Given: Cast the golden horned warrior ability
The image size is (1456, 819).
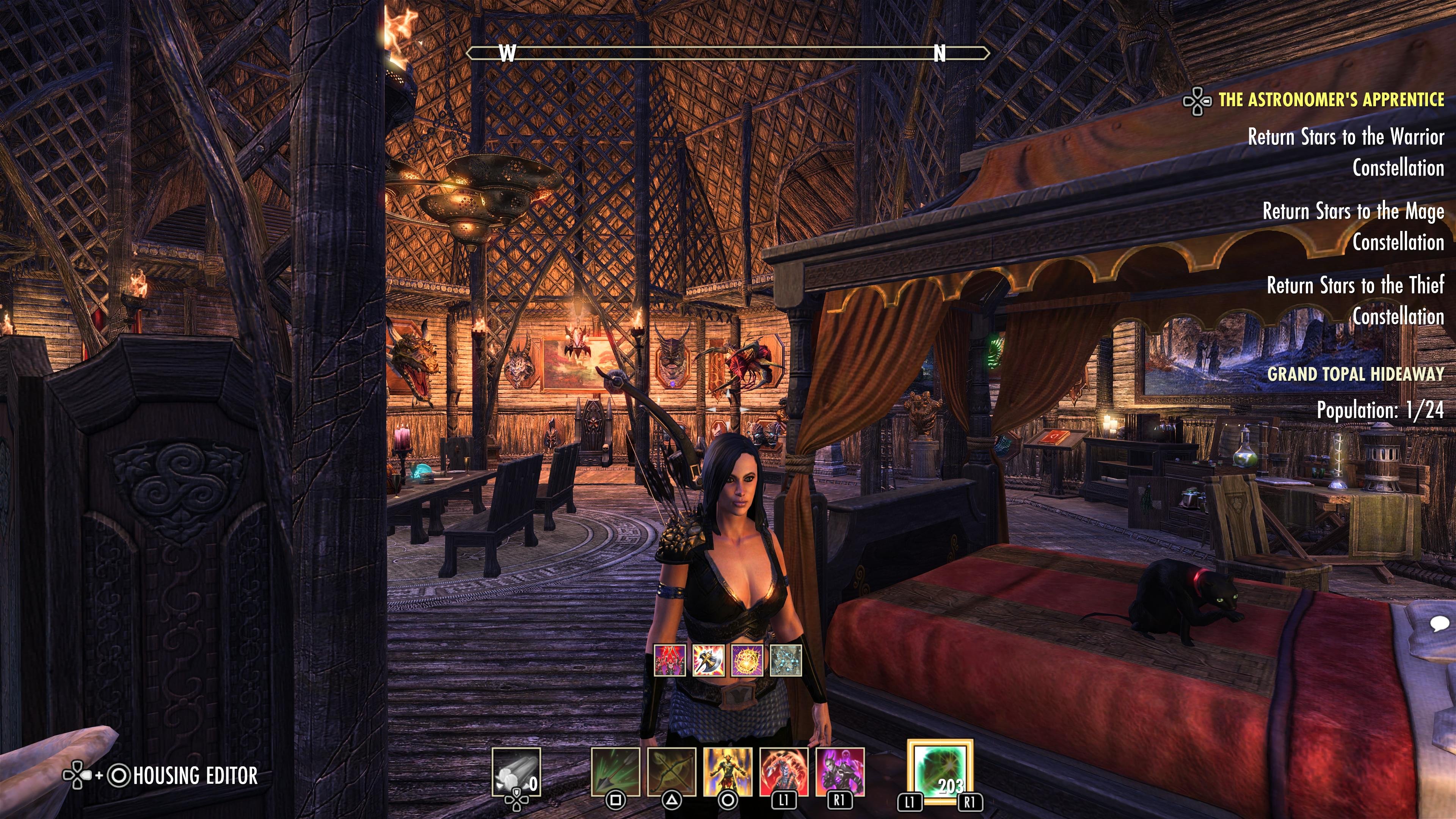Looking at the screenshot, I should tap(728, 772).
